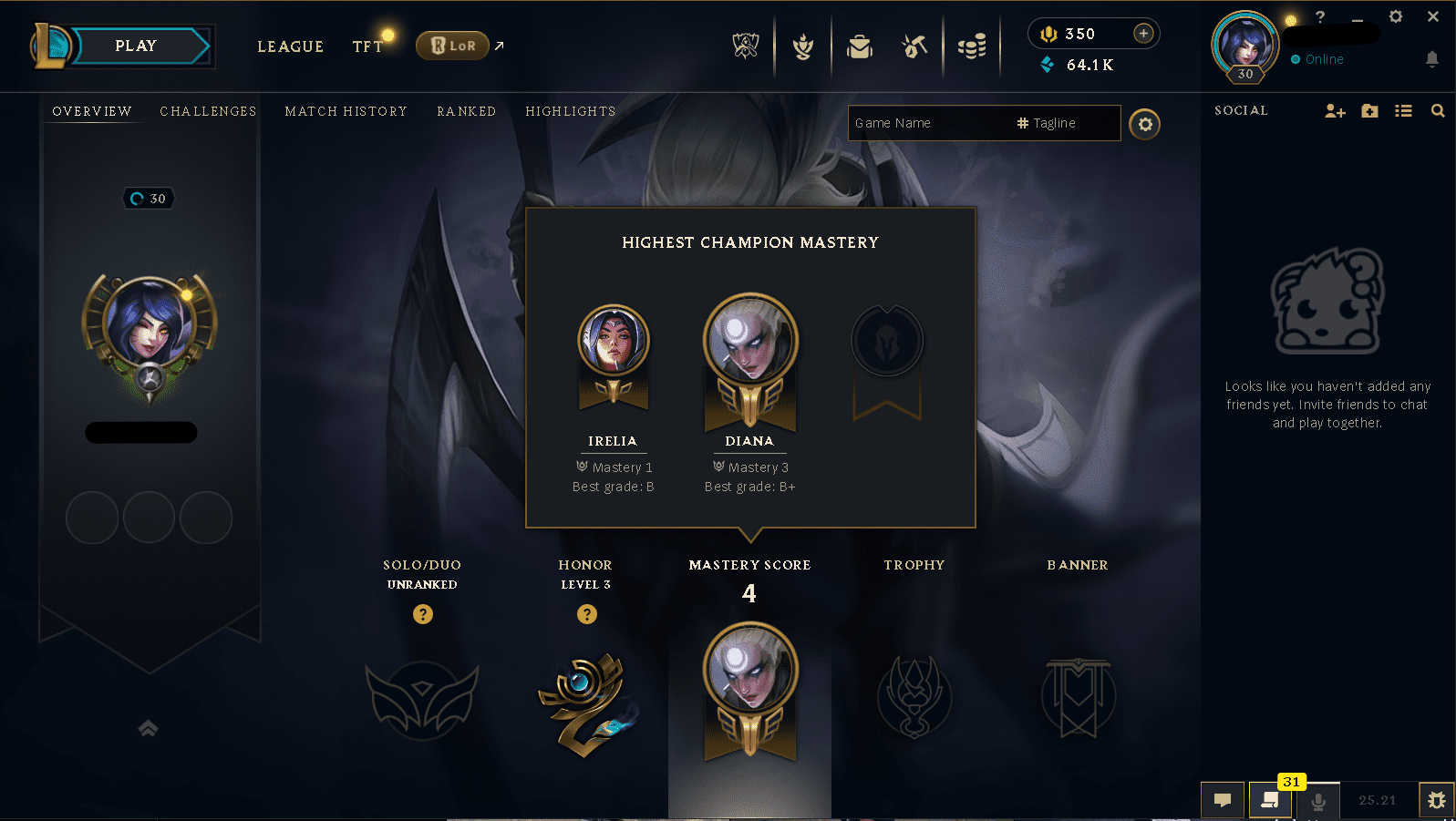
Task: Open the Loot backpack
Action: pyautogui.click(x=859, y=46)
